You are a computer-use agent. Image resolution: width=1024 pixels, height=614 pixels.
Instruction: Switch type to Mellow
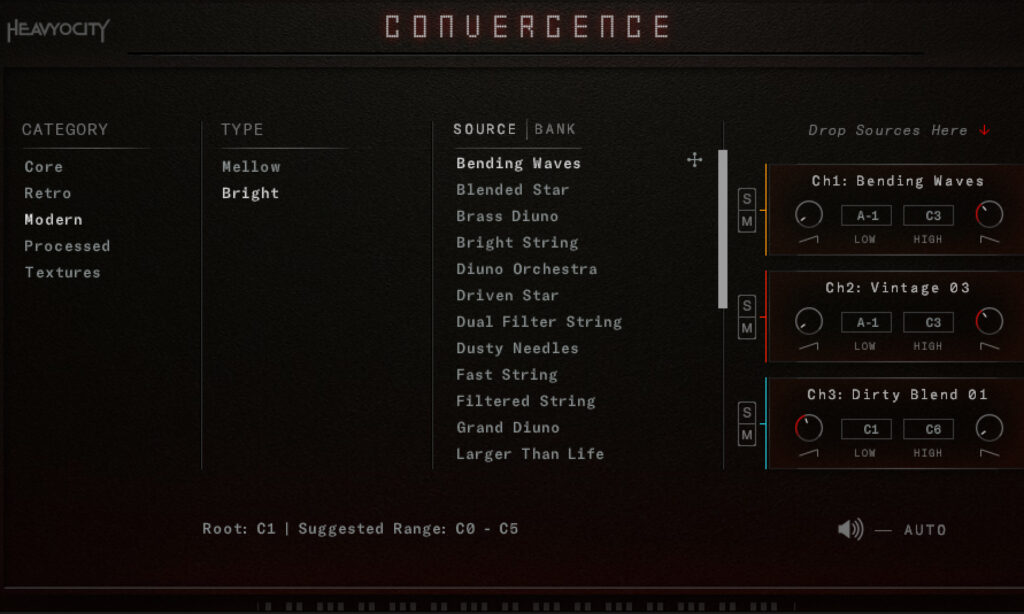pos(251,167)
